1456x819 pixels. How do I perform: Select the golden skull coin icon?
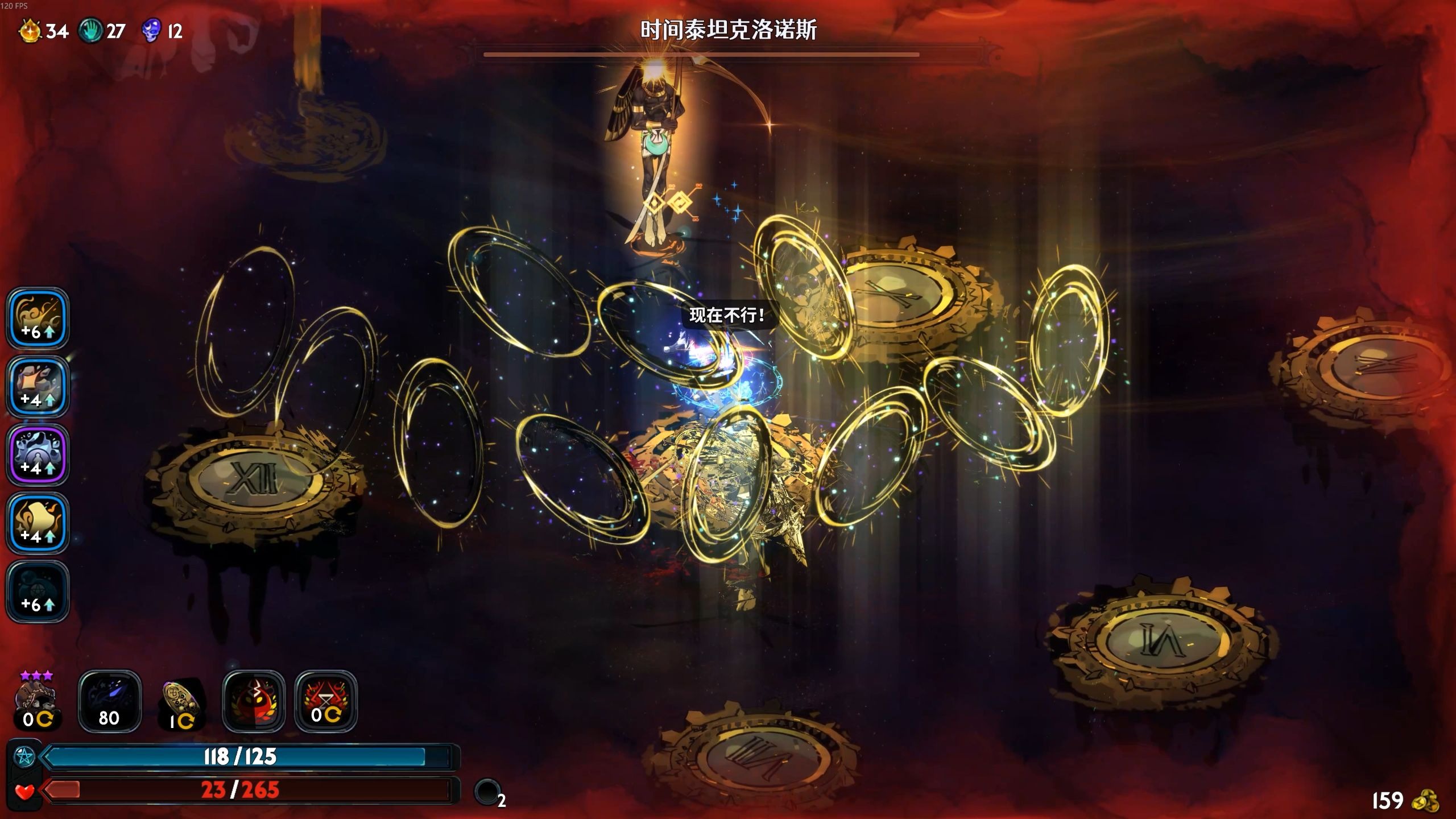pos(181,702)
